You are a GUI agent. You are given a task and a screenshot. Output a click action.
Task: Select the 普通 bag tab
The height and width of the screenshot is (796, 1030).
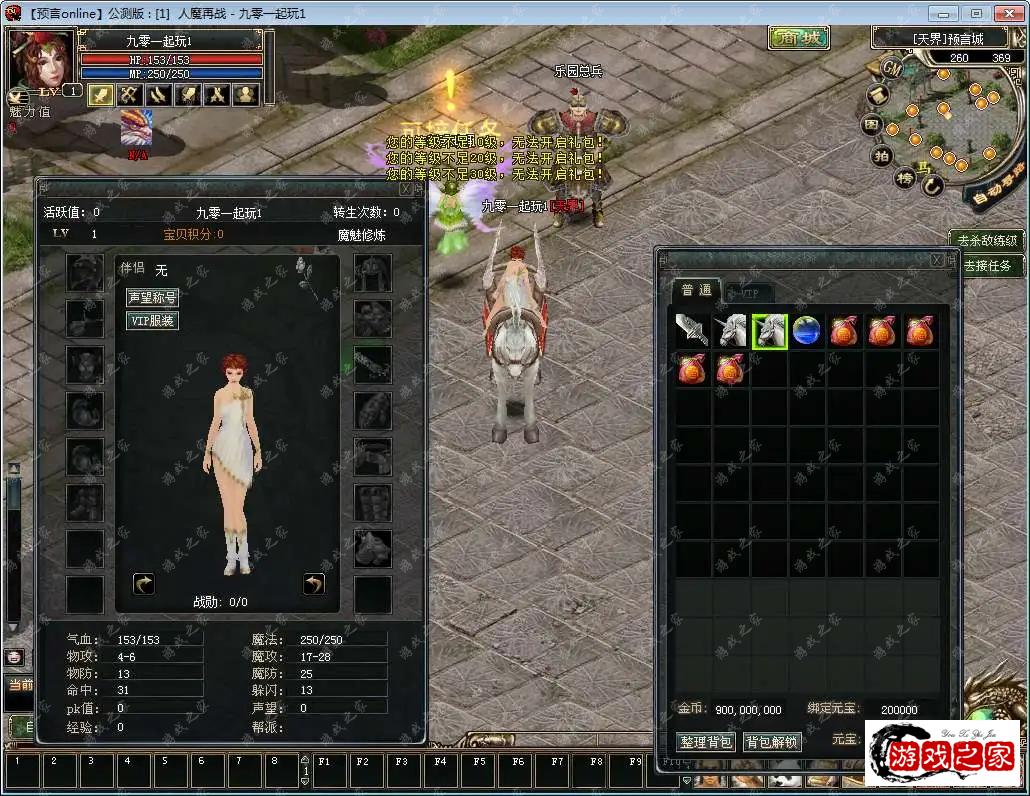pyautogui.click(x=696, y=290)
